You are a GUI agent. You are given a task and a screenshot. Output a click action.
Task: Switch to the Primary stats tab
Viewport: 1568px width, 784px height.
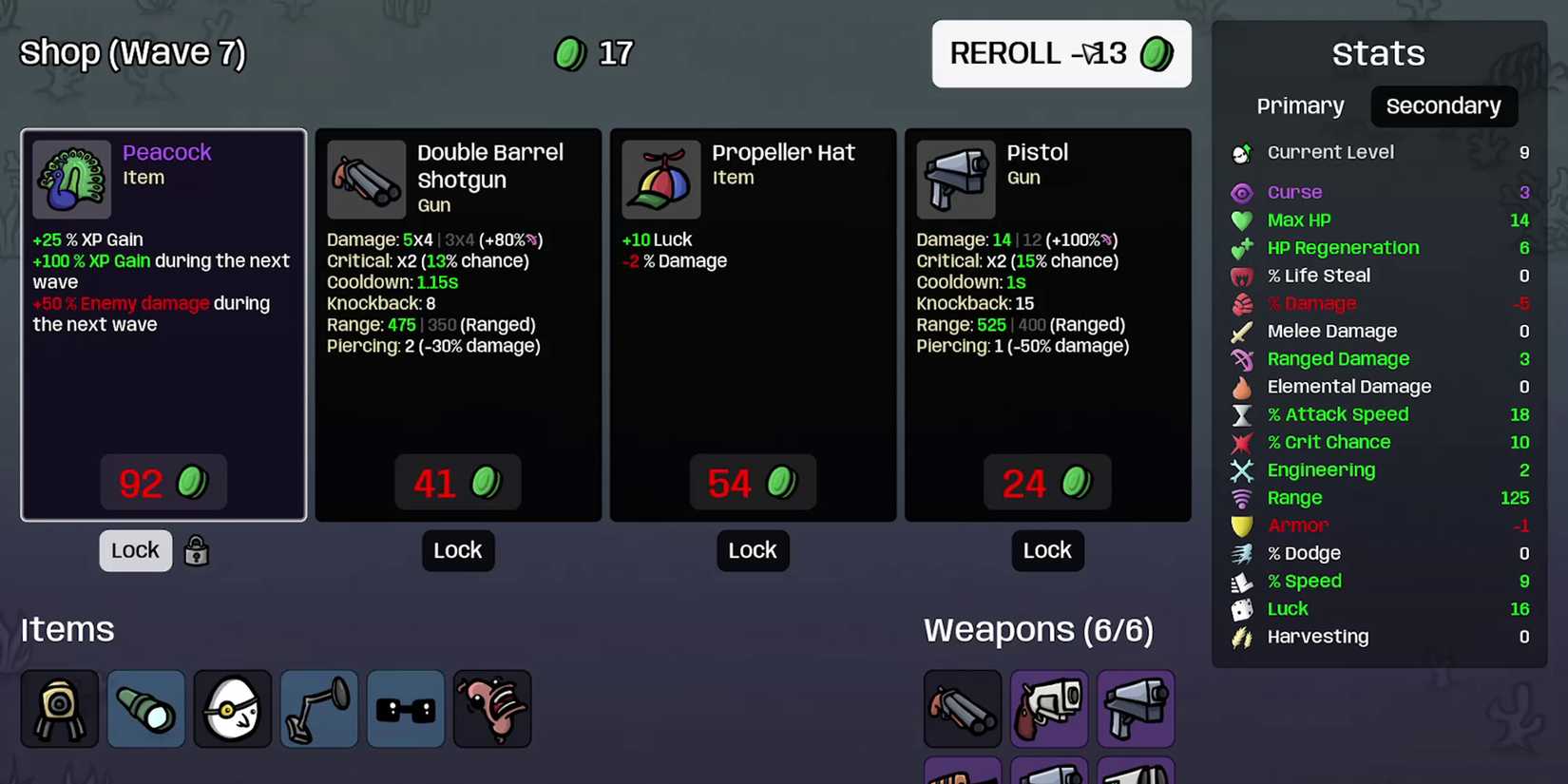[1300, 105]
